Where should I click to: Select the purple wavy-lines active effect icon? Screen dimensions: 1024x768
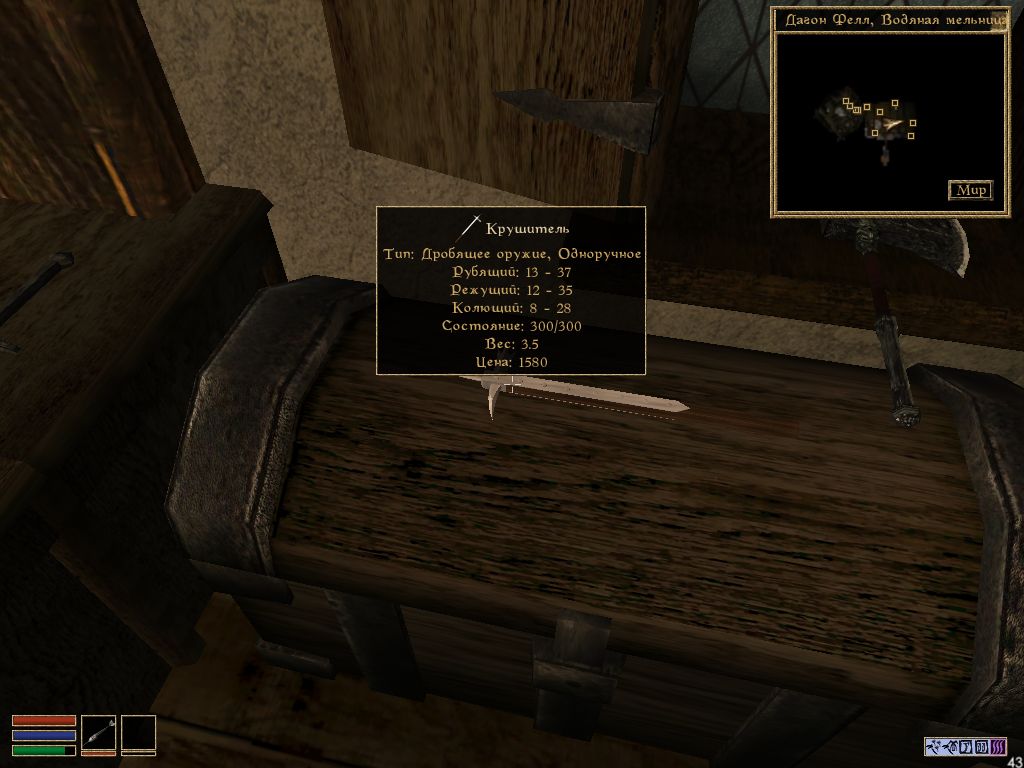tap(996, 746)
